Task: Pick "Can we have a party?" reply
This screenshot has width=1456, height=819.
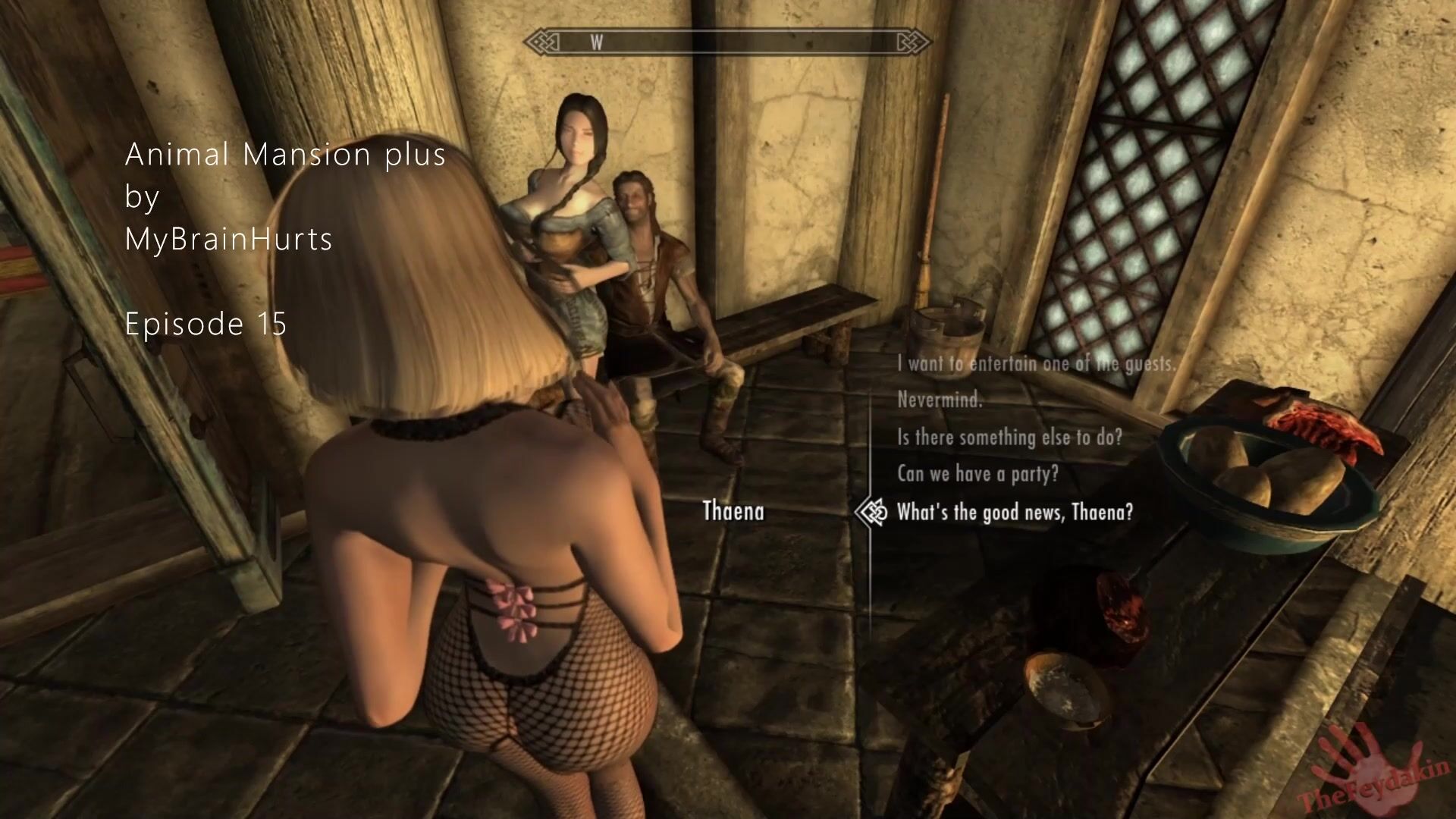Action: 977,474
